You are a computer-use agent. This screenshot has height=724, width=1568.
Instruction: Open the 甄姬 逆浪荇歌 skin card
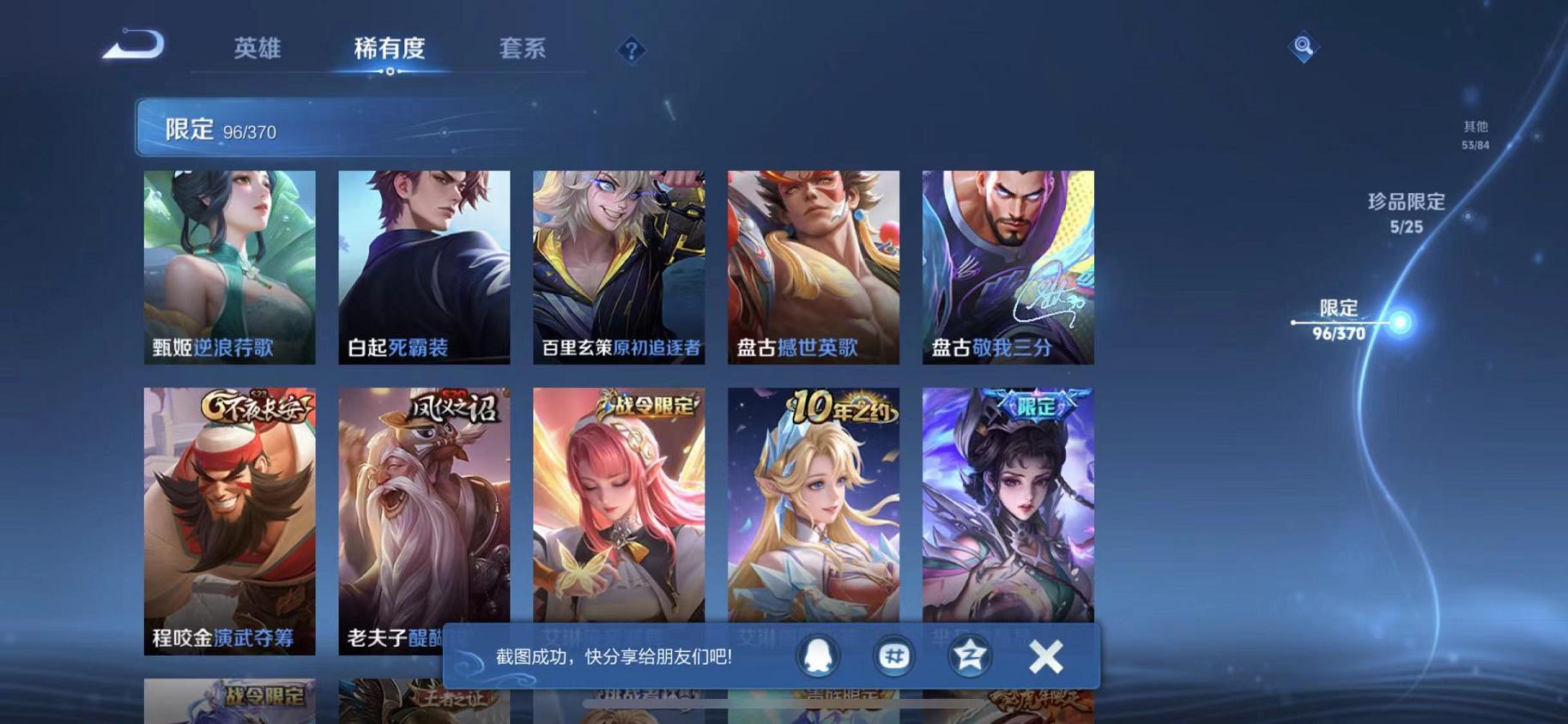pos(229,266)
